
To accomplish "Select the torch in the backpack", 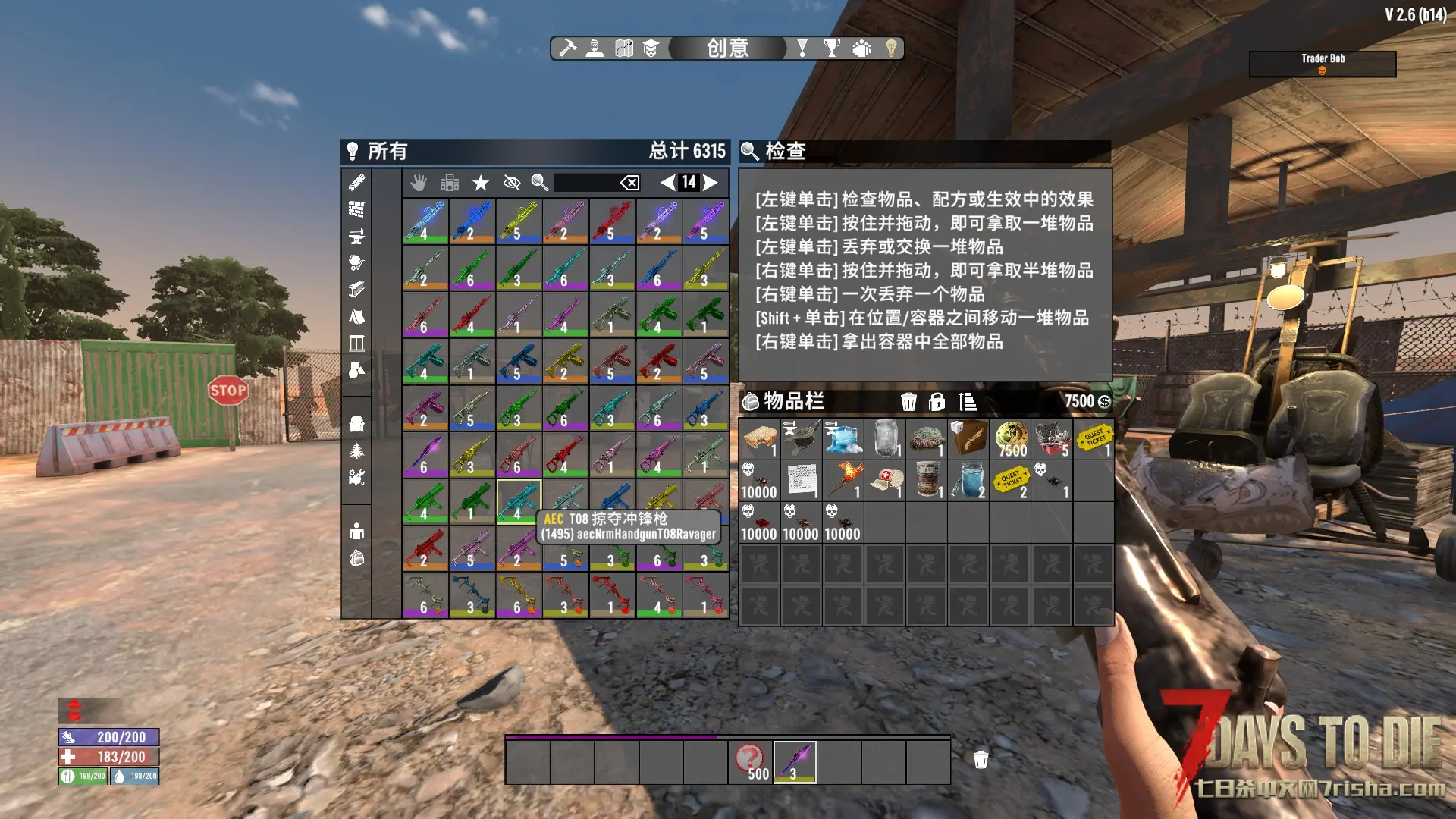I will tap(843, 480).
